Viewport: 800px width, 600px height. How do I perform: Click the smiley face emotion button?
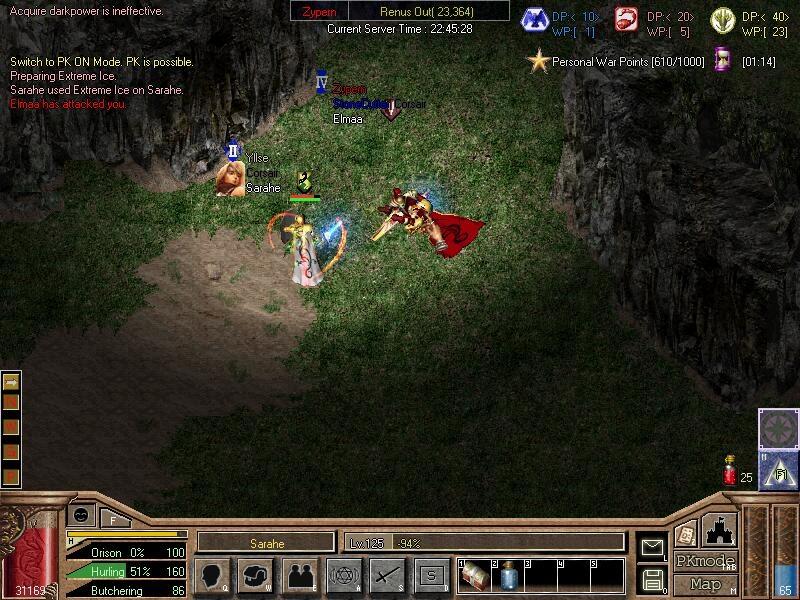80,514
